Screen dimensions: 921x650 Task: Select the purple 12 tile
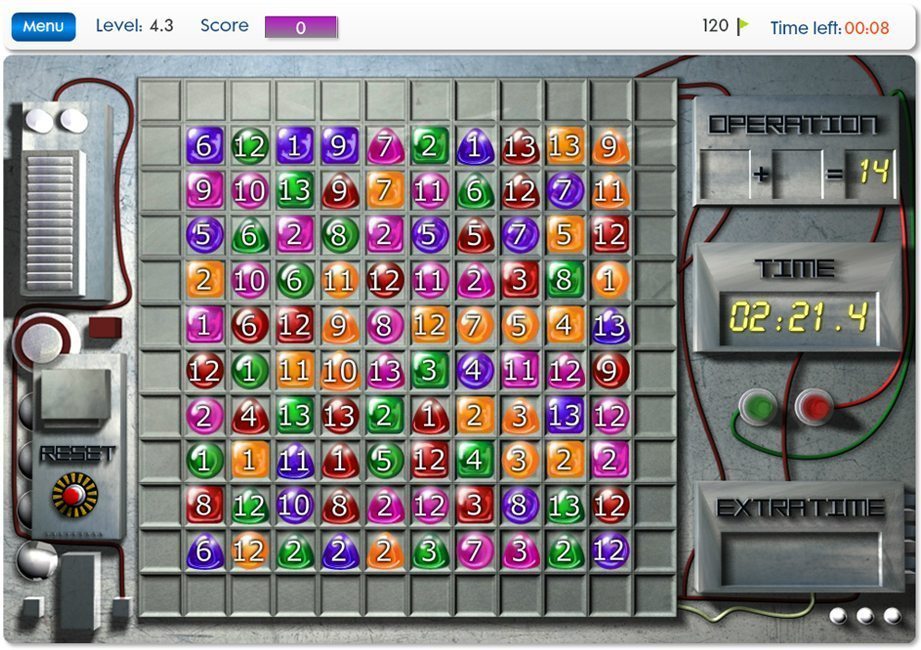click(609, 551)
